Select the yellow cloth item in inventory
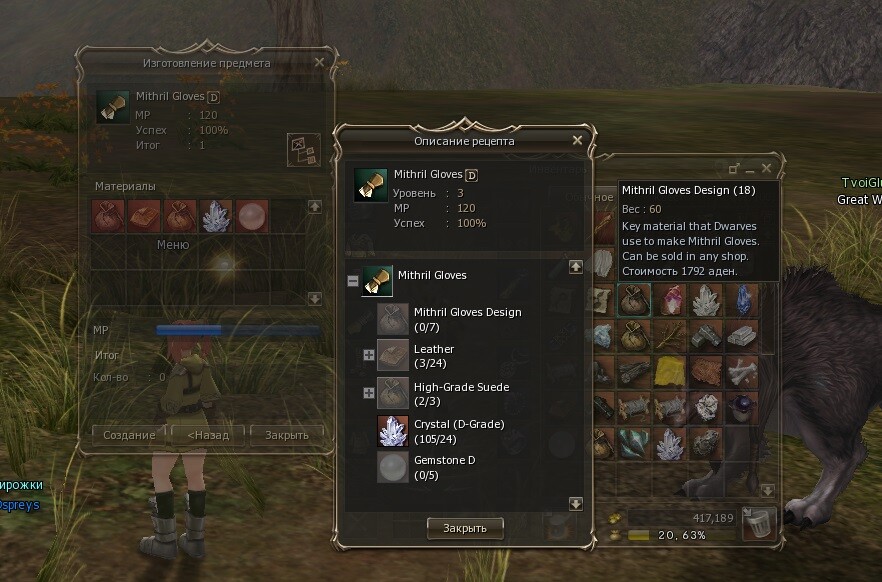 669,373
